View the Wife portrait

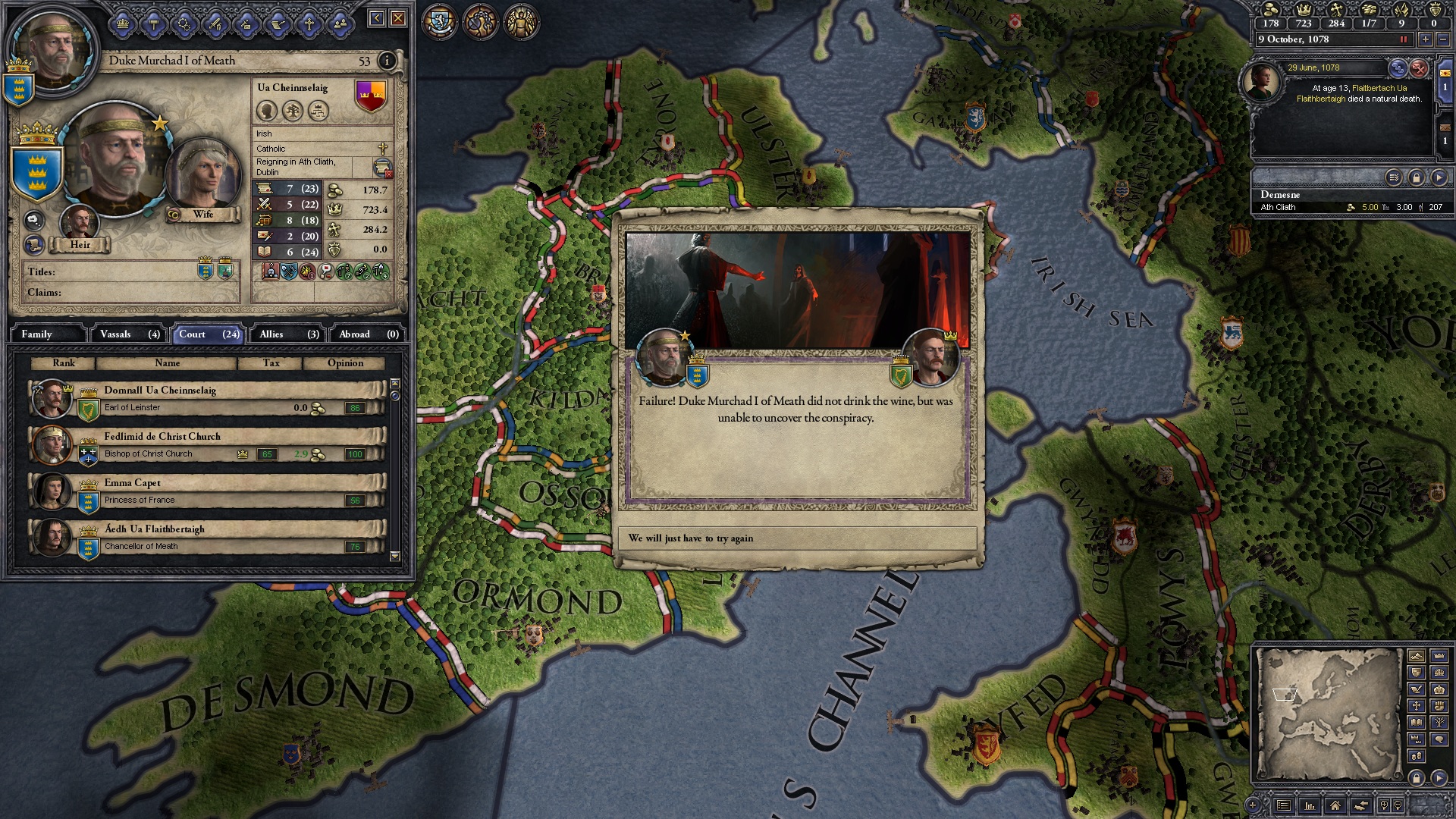(202, 176)
